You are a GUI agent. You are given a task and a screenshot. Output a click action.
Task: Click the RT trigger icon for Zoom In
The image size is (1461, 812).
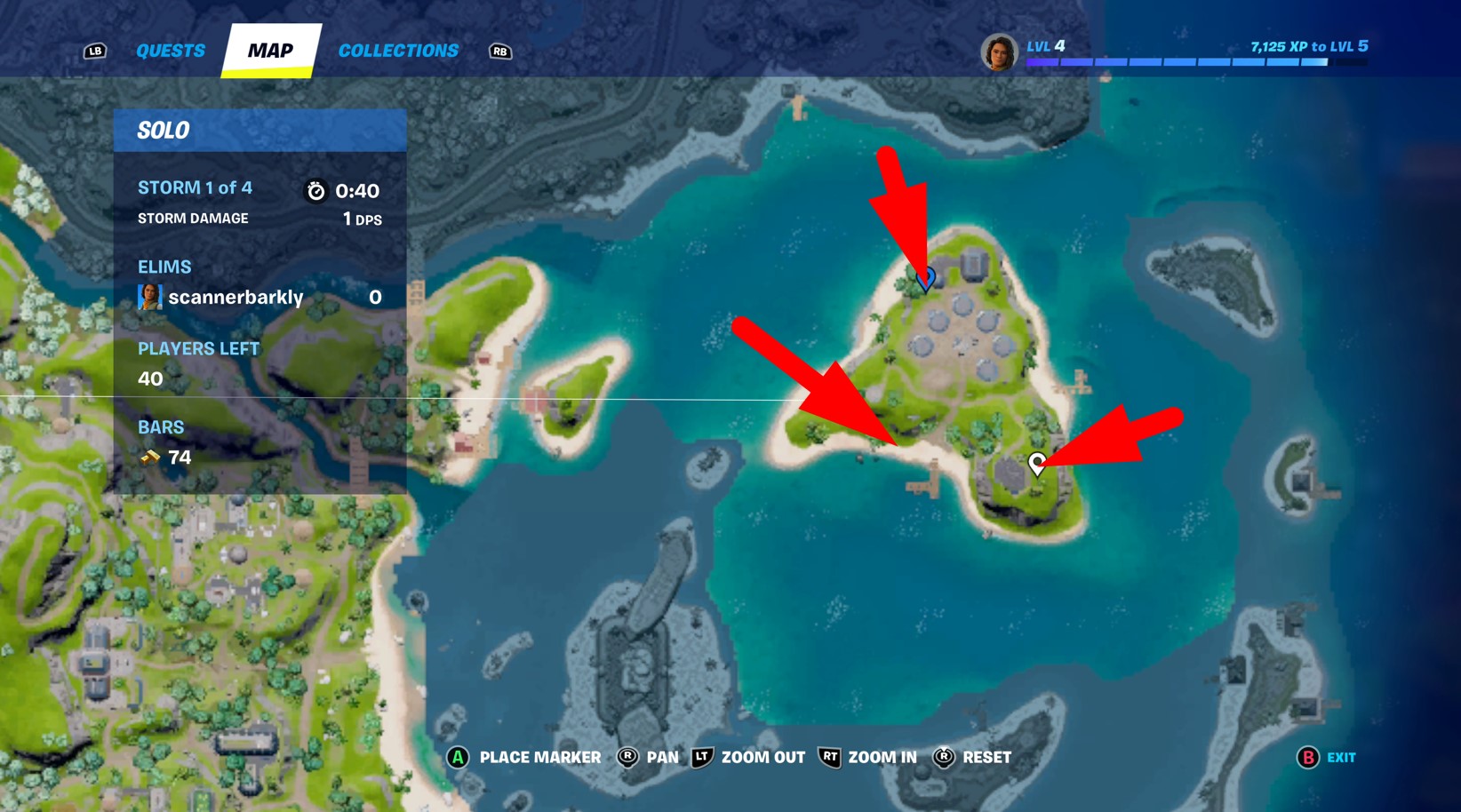tap(829, 757)
